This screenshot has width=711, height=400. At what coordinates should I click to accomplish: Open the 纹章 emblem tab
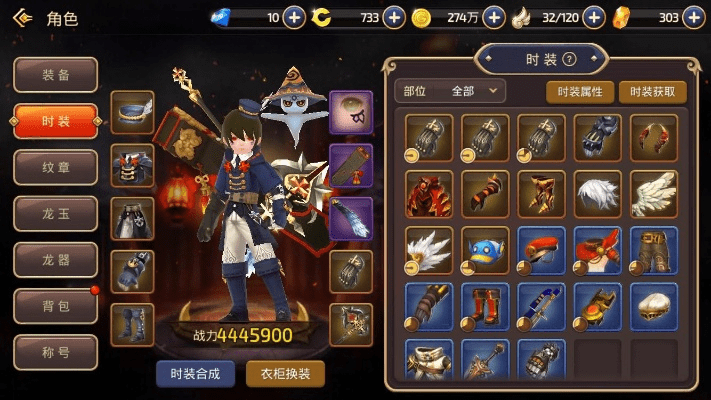click(x=55, y=167)
